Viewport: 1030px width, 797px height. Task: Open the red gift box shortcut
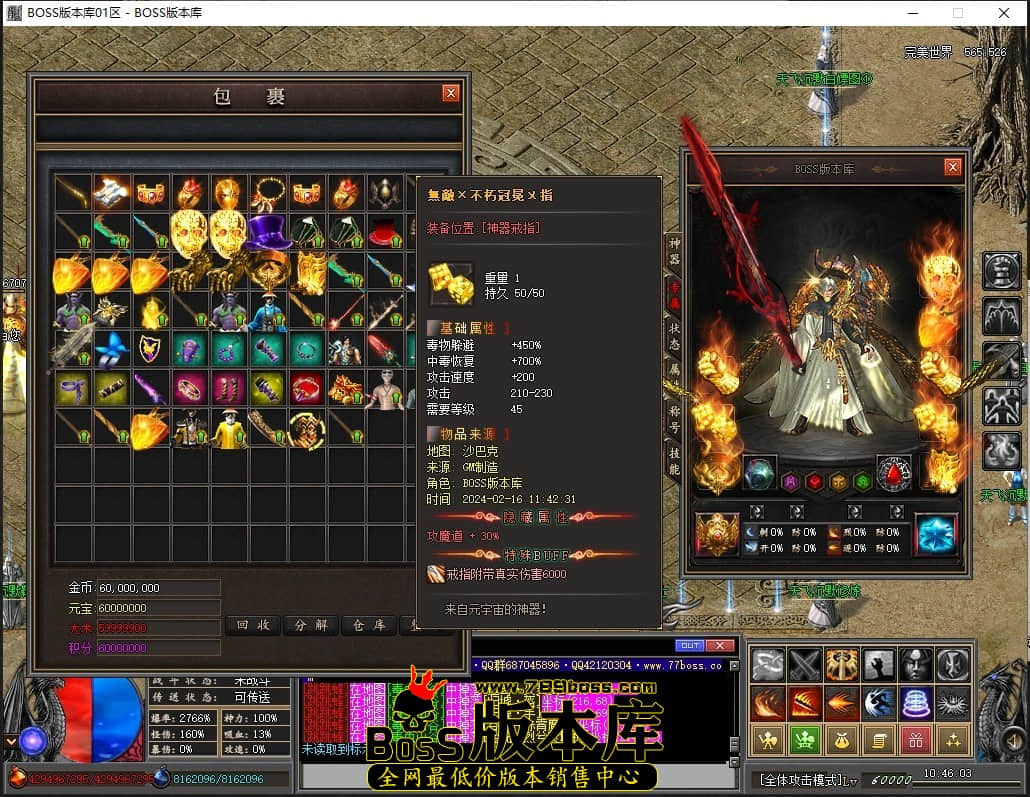(x=914, y=740)
